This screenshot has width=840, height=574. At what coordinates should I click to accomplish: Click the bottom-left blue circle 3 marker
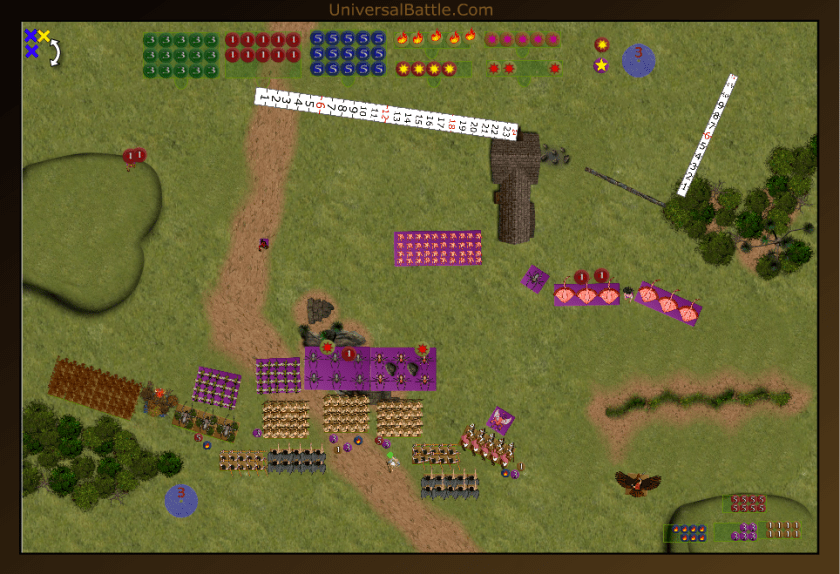coord(181,500)
